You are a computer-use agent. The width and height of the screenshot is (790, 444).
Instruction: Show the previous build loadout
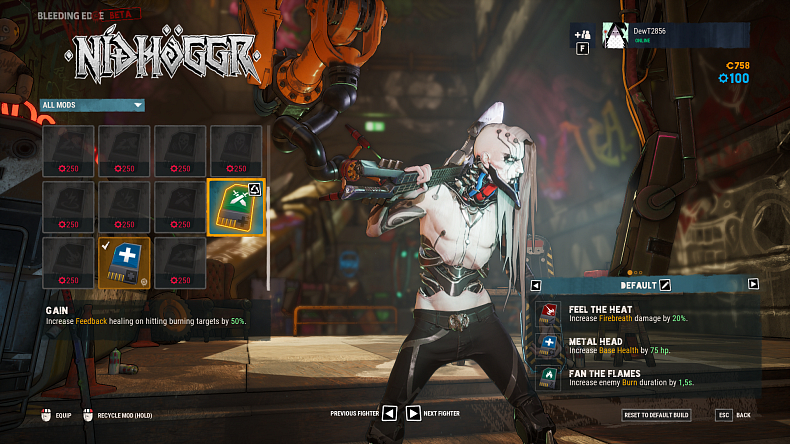(x=537, y=285)
